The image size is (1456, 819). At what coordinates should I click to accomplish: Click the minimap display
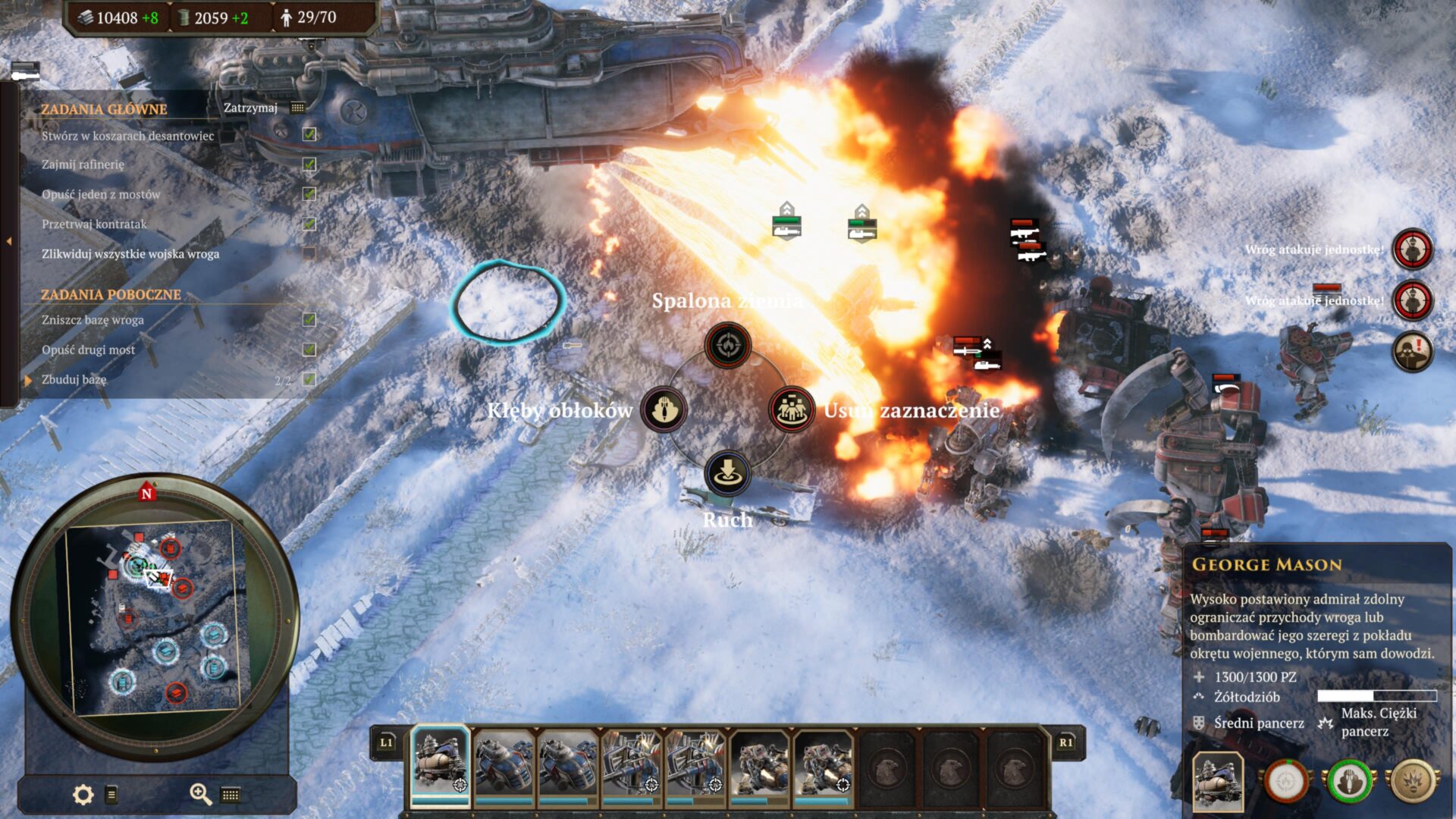tap(155, 616)
